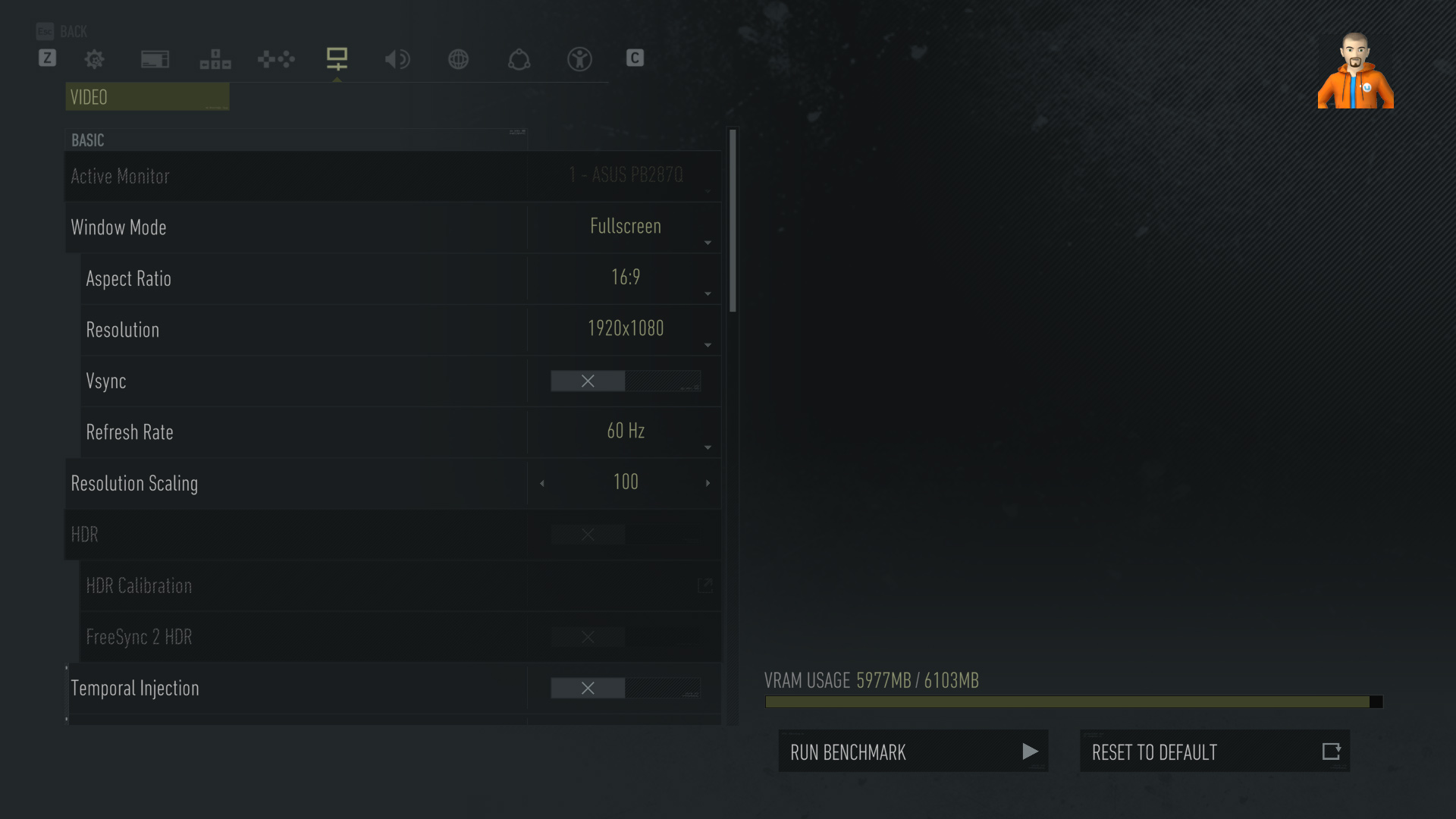The image size is (1456, 819).
Task: Open the Refresh Rate dropdown
Action: [625, 432]
